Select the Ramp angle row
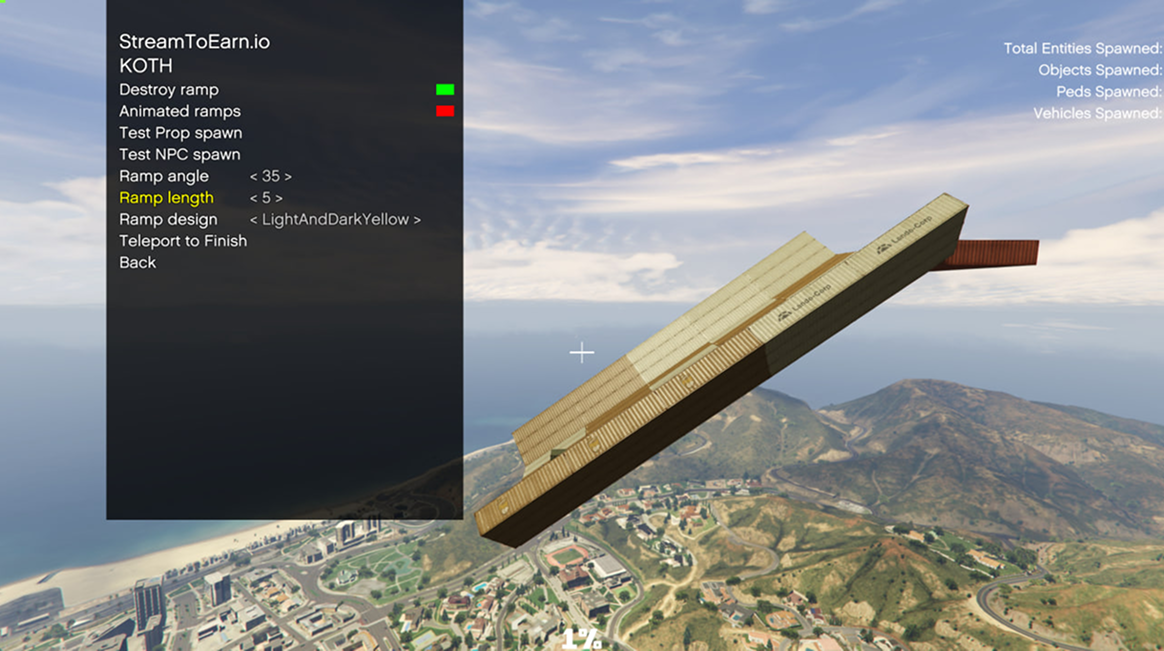 pos(164,176)
